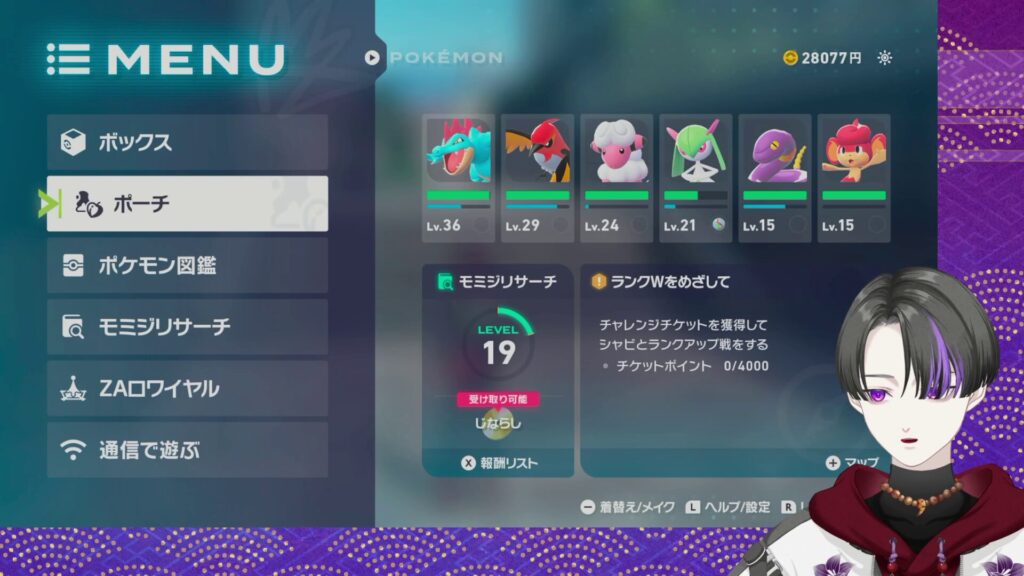Screen dimensions: 1024x576
Task: Select 通信で遊ぶ menu entry
Action: (187, 450)
